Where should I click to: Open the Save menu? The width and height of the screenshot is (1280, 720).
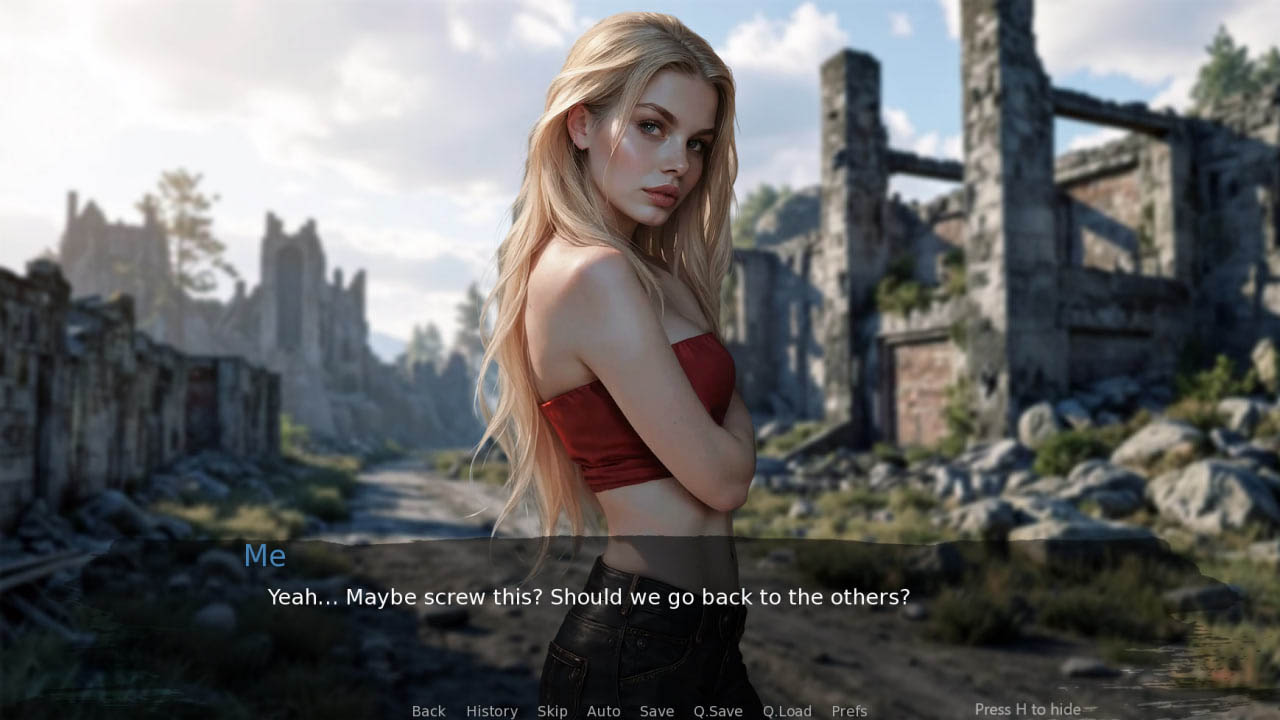(656, 711)
